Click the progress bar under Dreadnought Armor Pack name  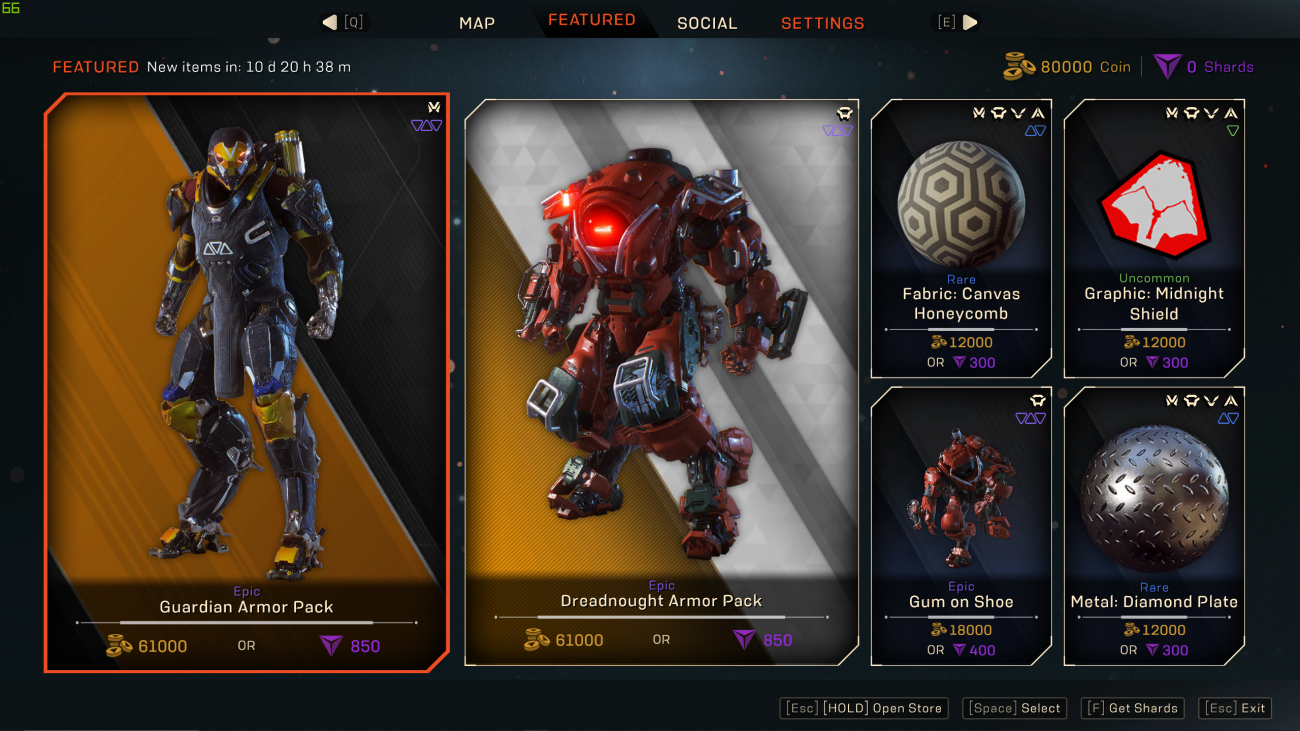(x=660, y=619)
